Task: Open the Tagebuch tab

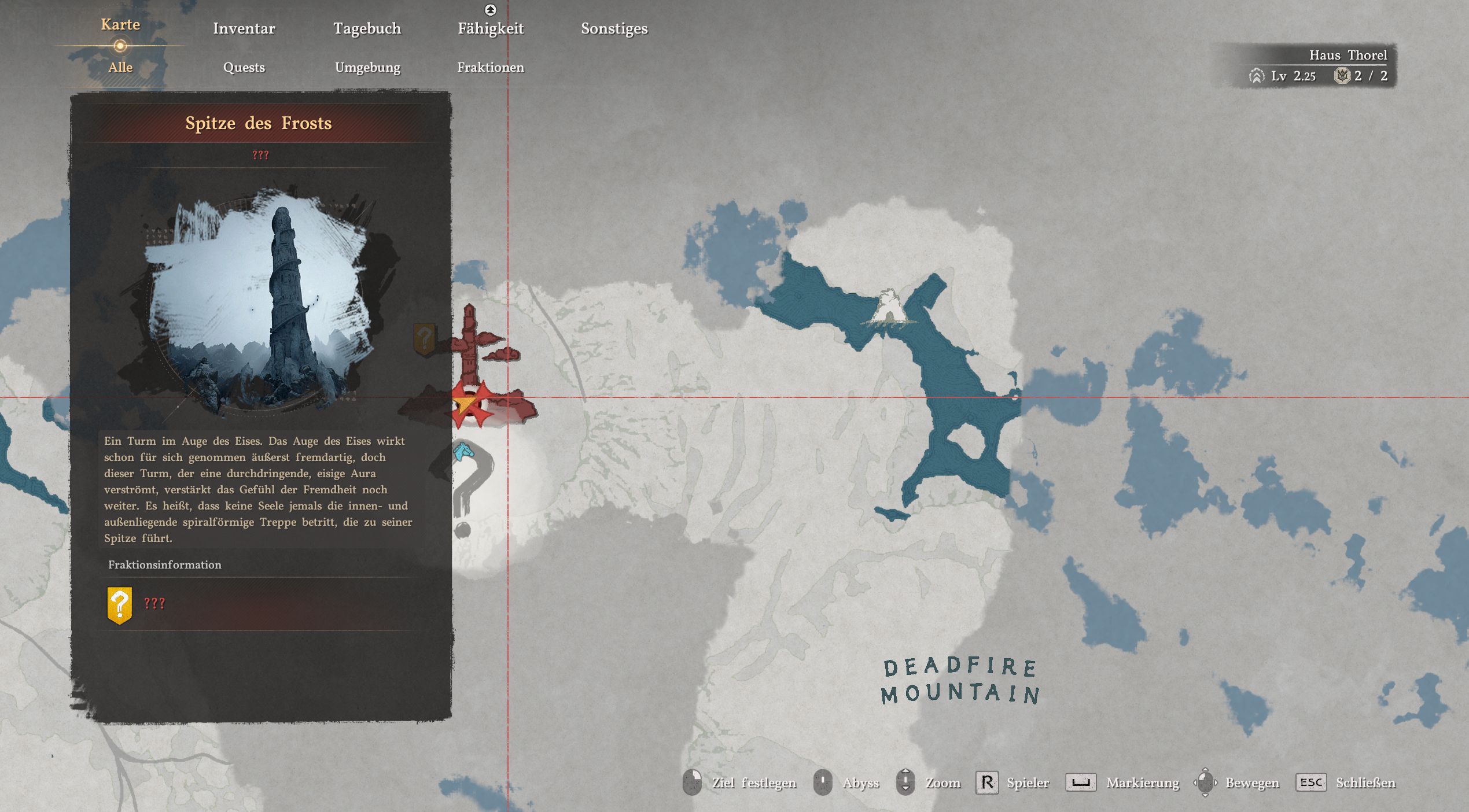Action: tap(367, 28)
